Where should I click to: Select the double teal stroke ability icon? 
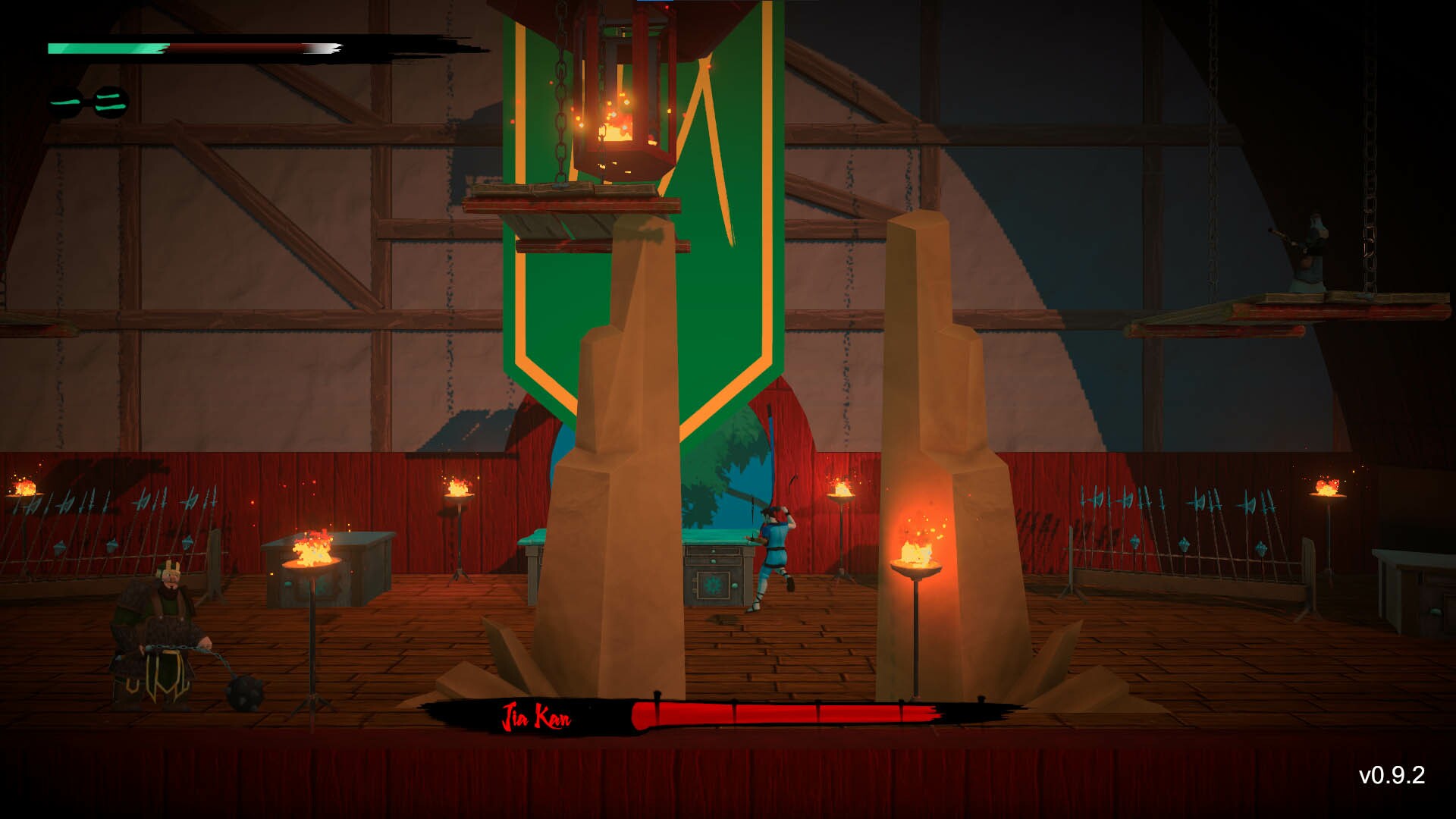[110, 102]
